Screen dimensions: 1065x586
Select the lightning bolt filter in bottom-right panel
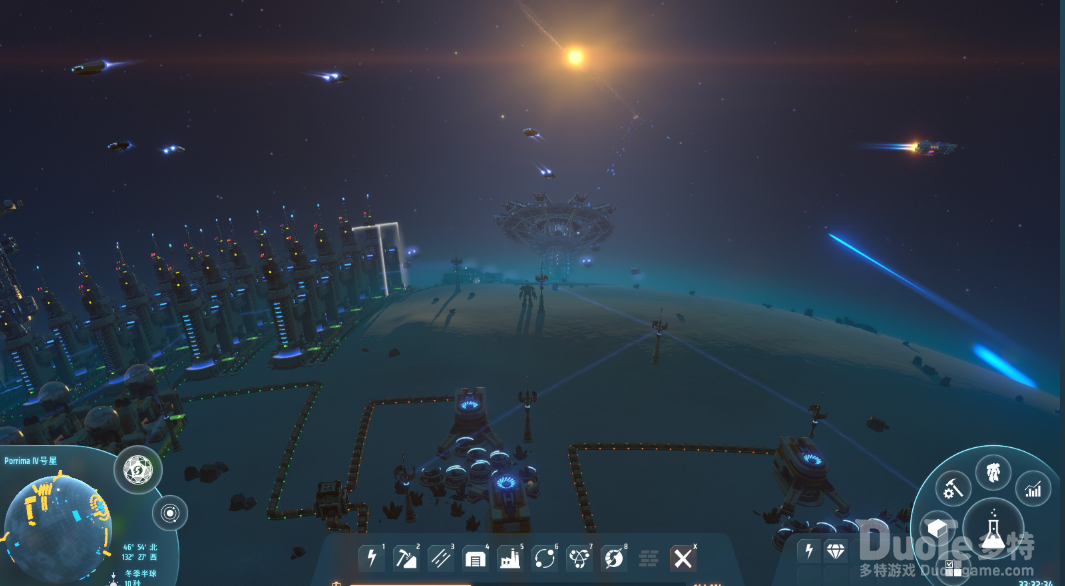[811, 551]
